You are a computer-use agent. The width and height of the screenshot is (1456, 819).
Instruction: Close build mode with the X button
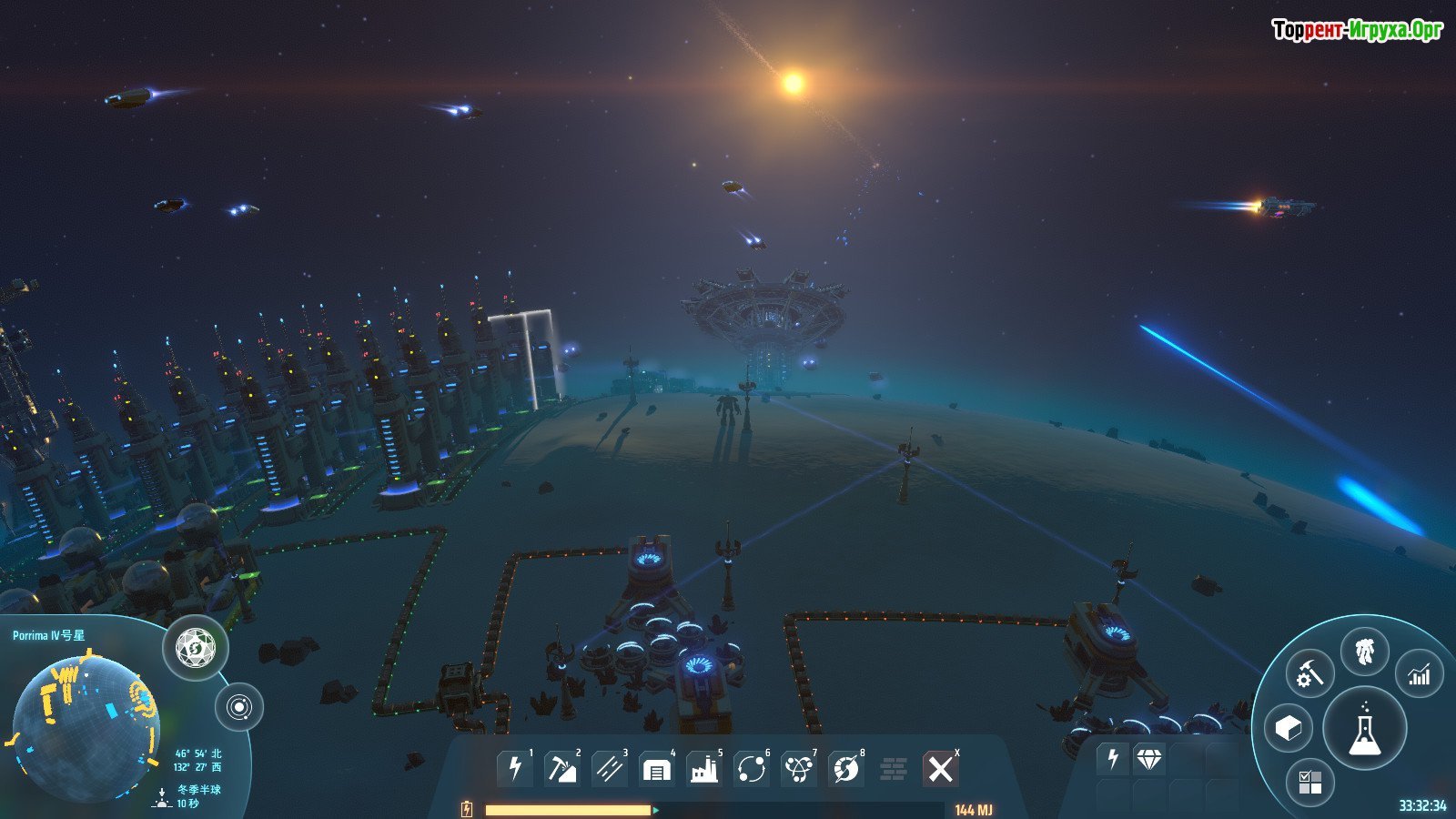pyautogui.click(x=940, y=769)
